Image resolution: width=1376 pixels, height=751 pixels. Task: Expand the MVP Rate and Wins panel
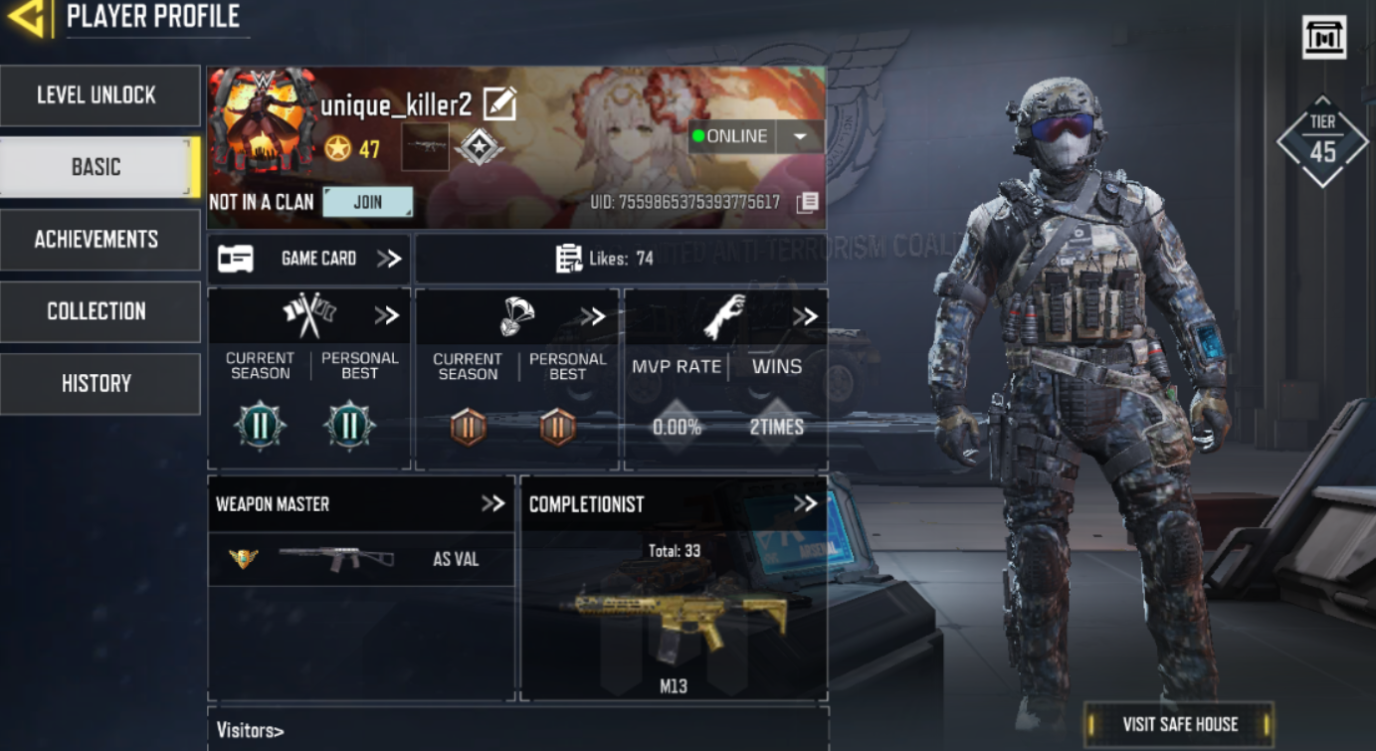(x=805, y=316)
